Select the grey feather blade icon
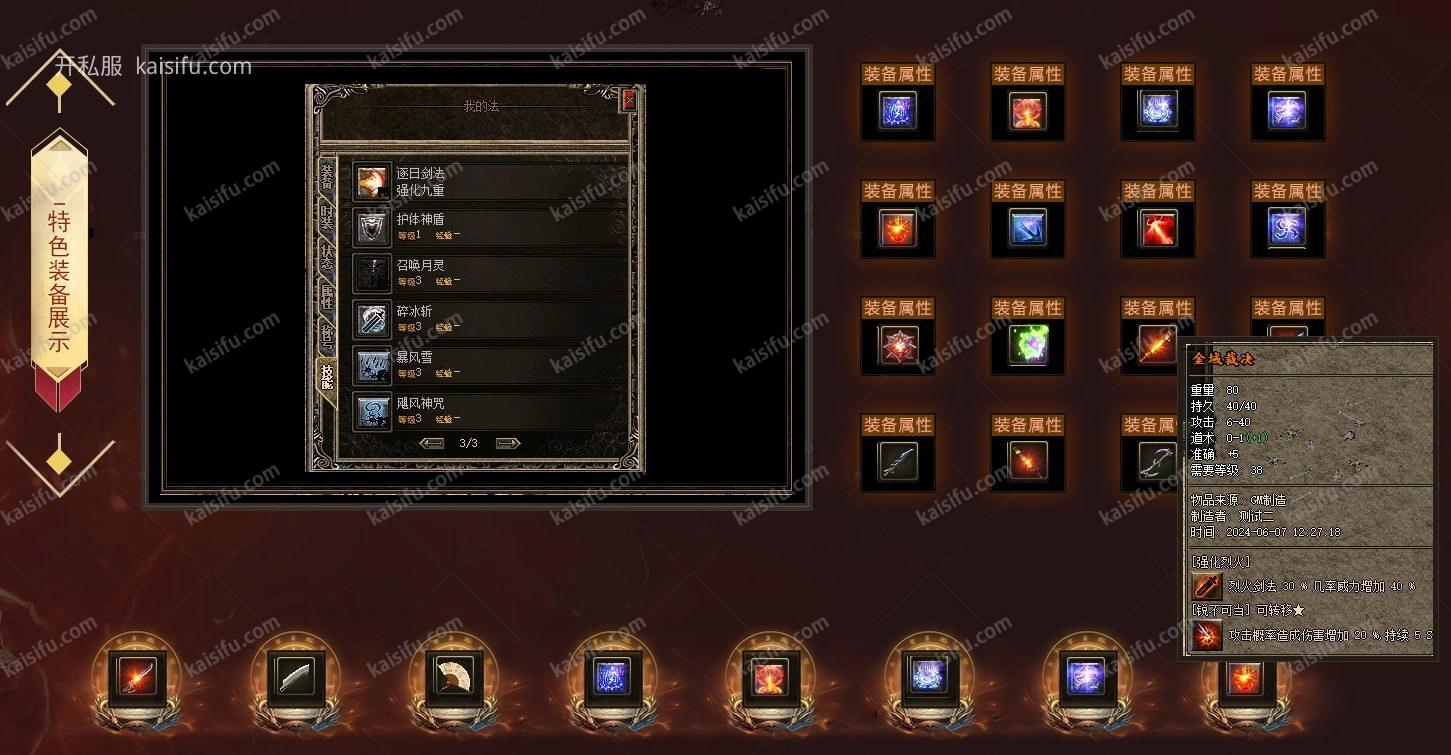The image size is (1451, 755). (x=296, y=679)
